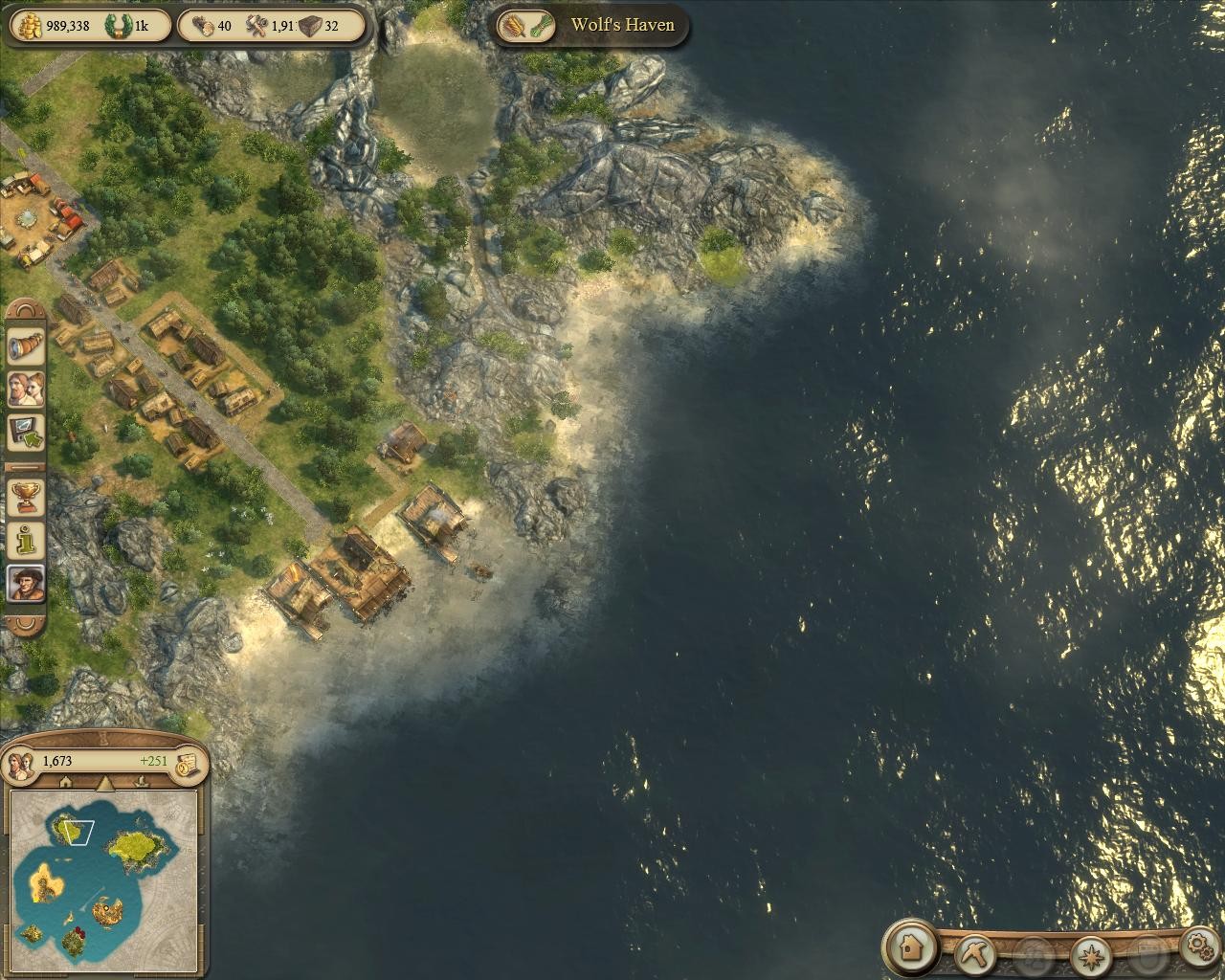
Task: Open the man and woman portrait panel
Action: pyautogui.click(x=25, y=390)
